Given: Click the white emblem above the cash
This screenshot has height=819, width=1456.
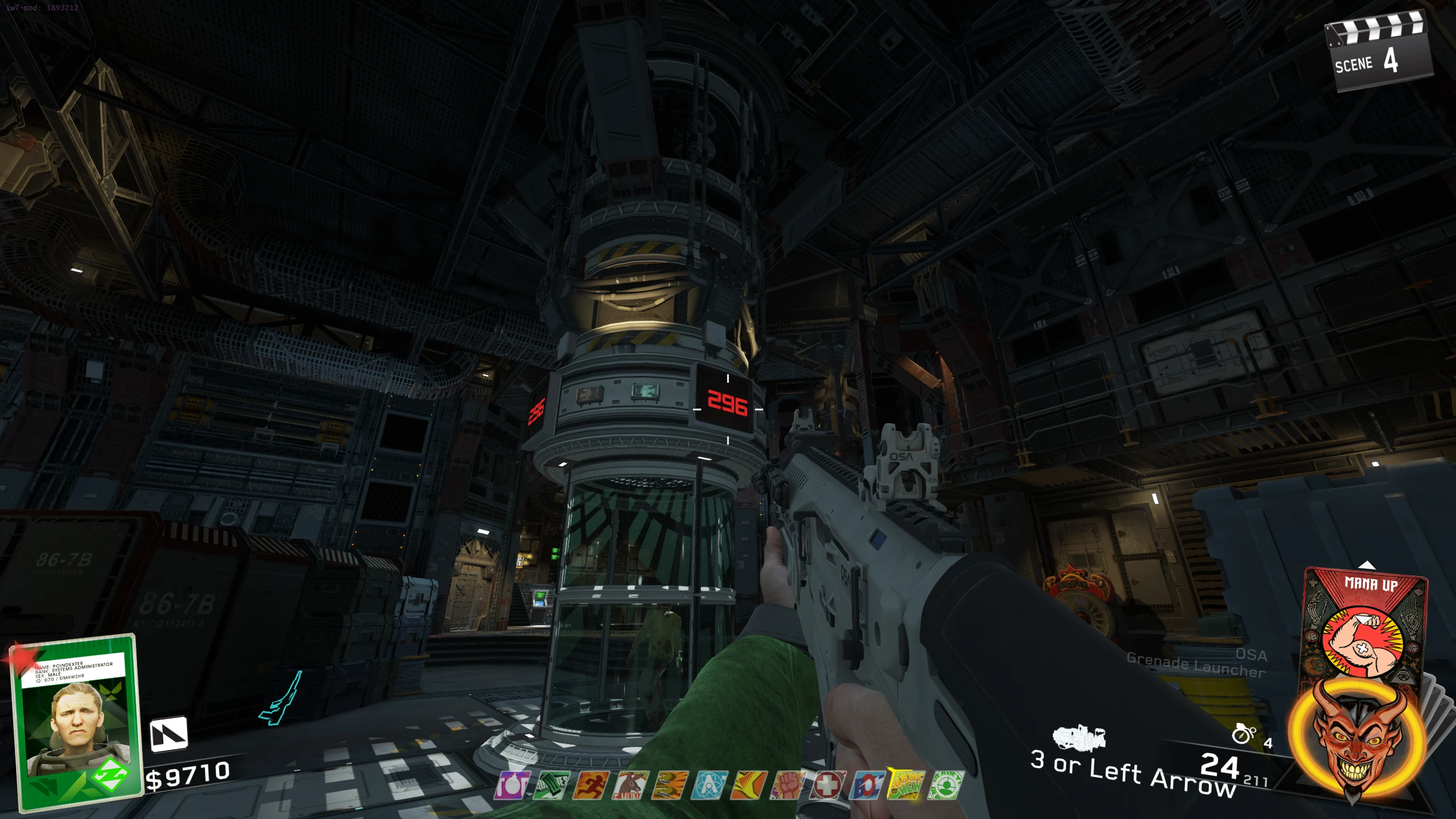Looking at the screenshot, I should pos(168,734).
